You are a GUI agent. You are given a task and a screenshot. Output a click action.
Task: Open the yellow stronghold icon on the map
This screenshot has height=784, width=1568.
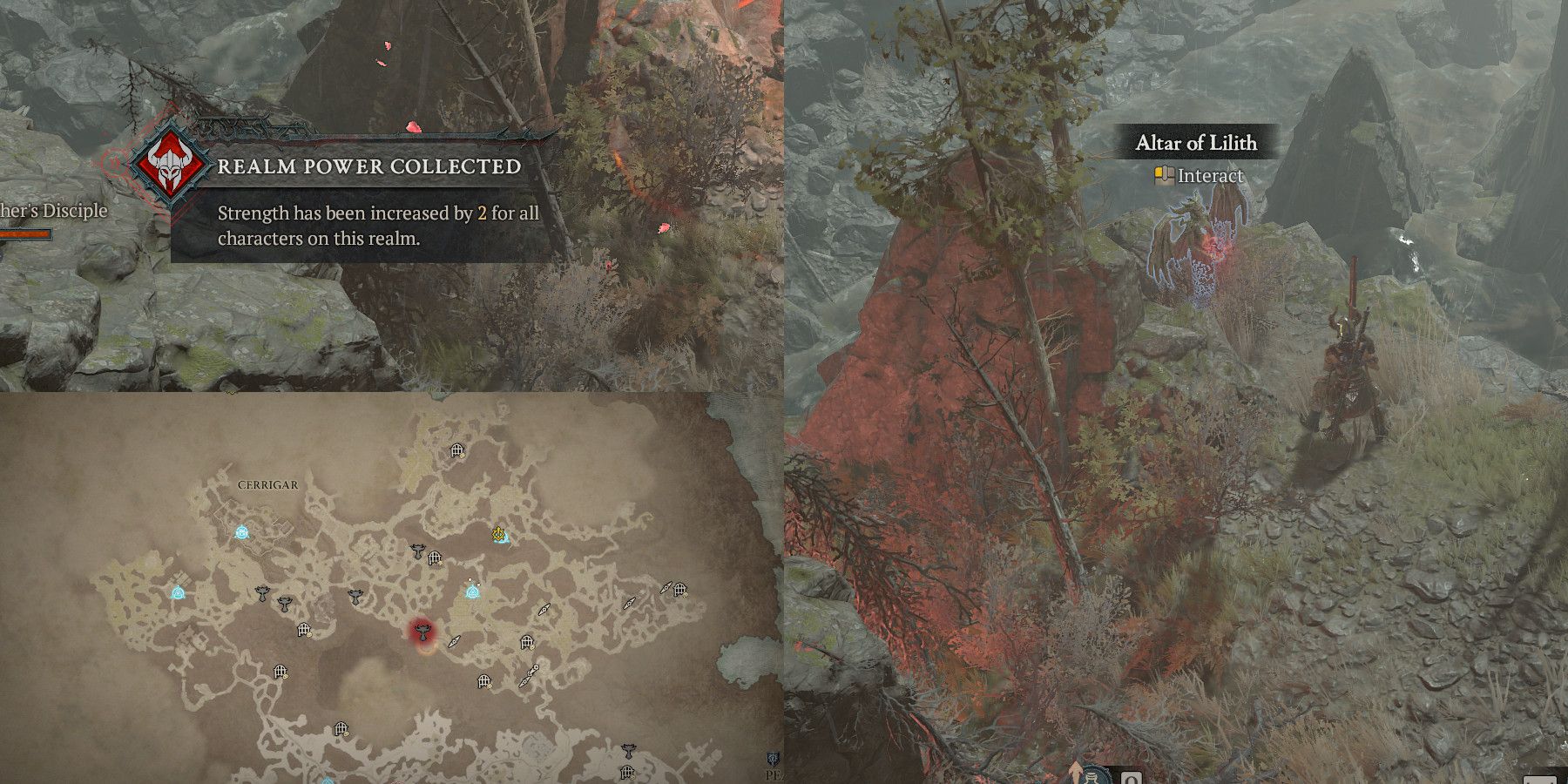coord(498,535)
